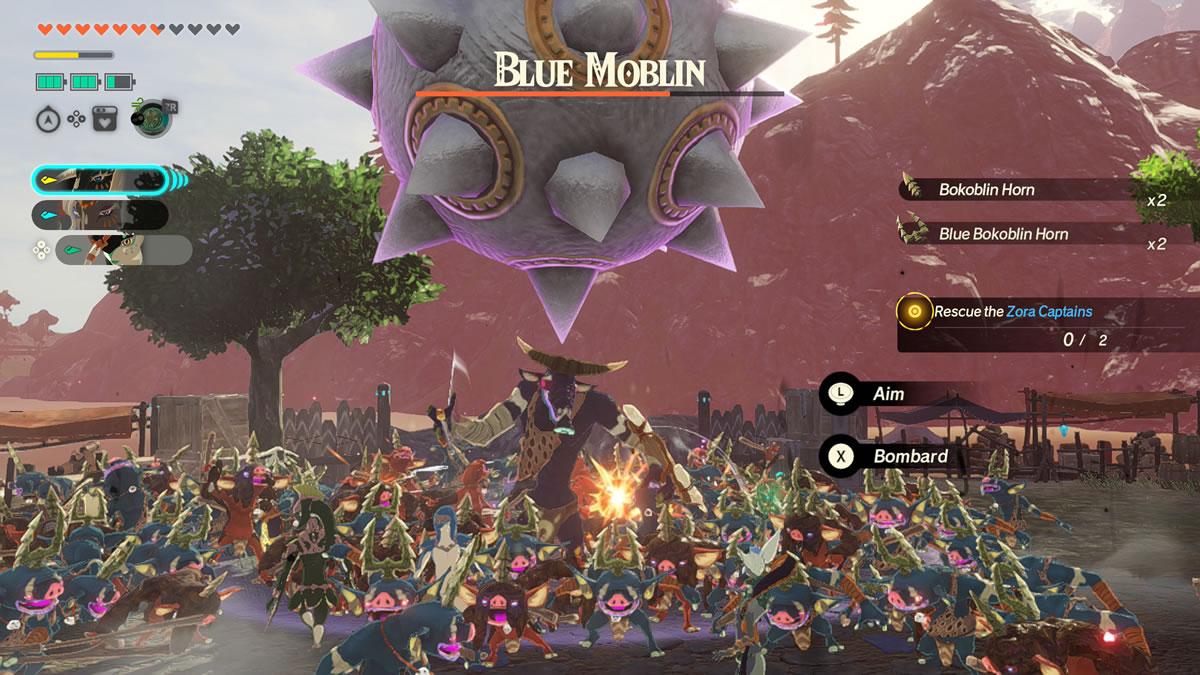Click the compass arrow icon
This screenshot has width=1200, height=675.
(x=47, y=120)
